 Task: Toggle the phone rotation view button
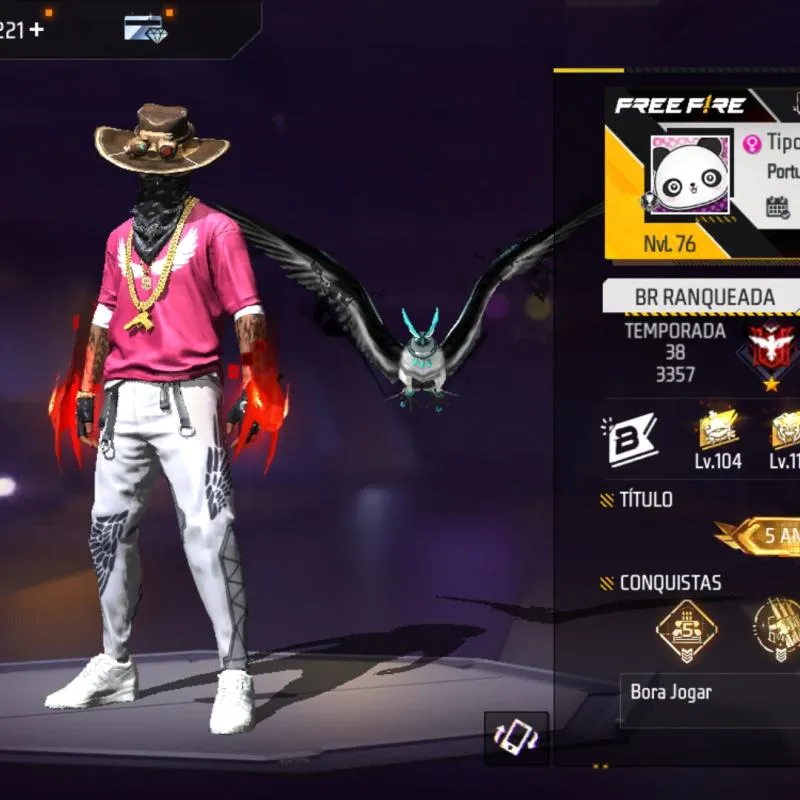click(x=516, y=738)
